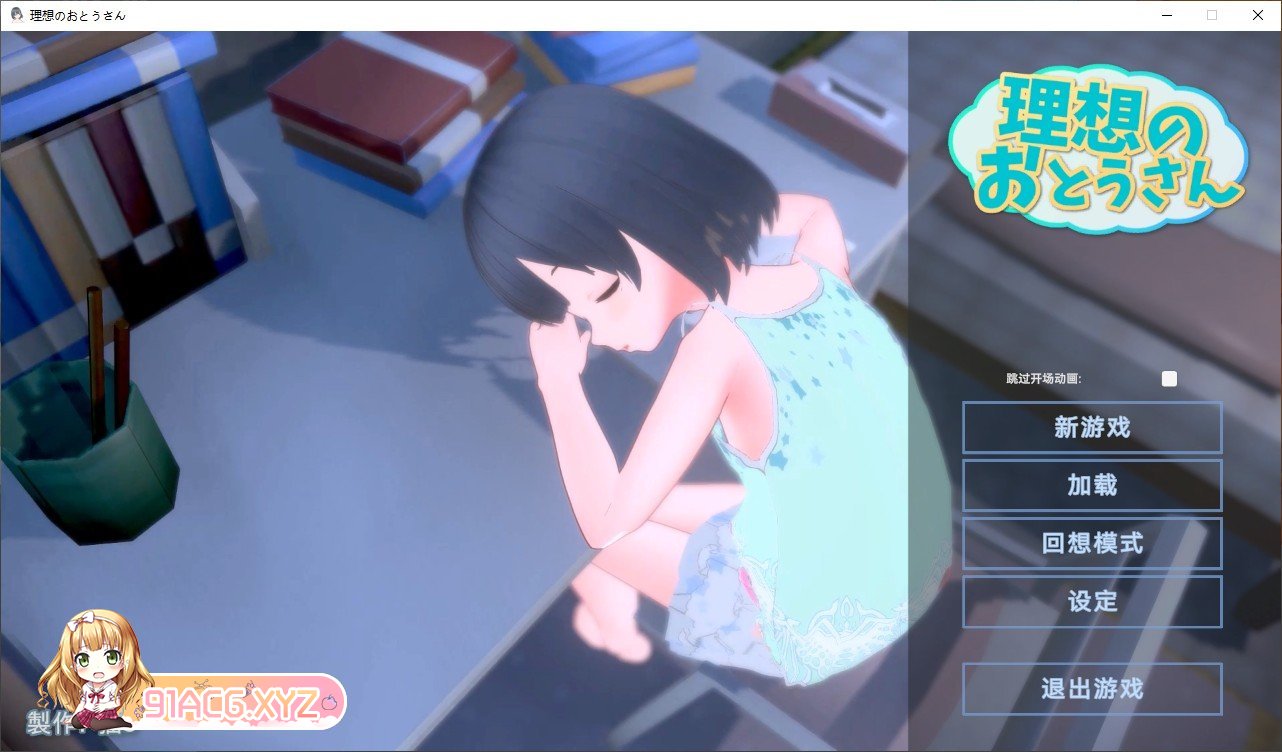The width and height of the screenshot is (1282, 752).
Task: Minimize the game window
Action: (1166, 15)
